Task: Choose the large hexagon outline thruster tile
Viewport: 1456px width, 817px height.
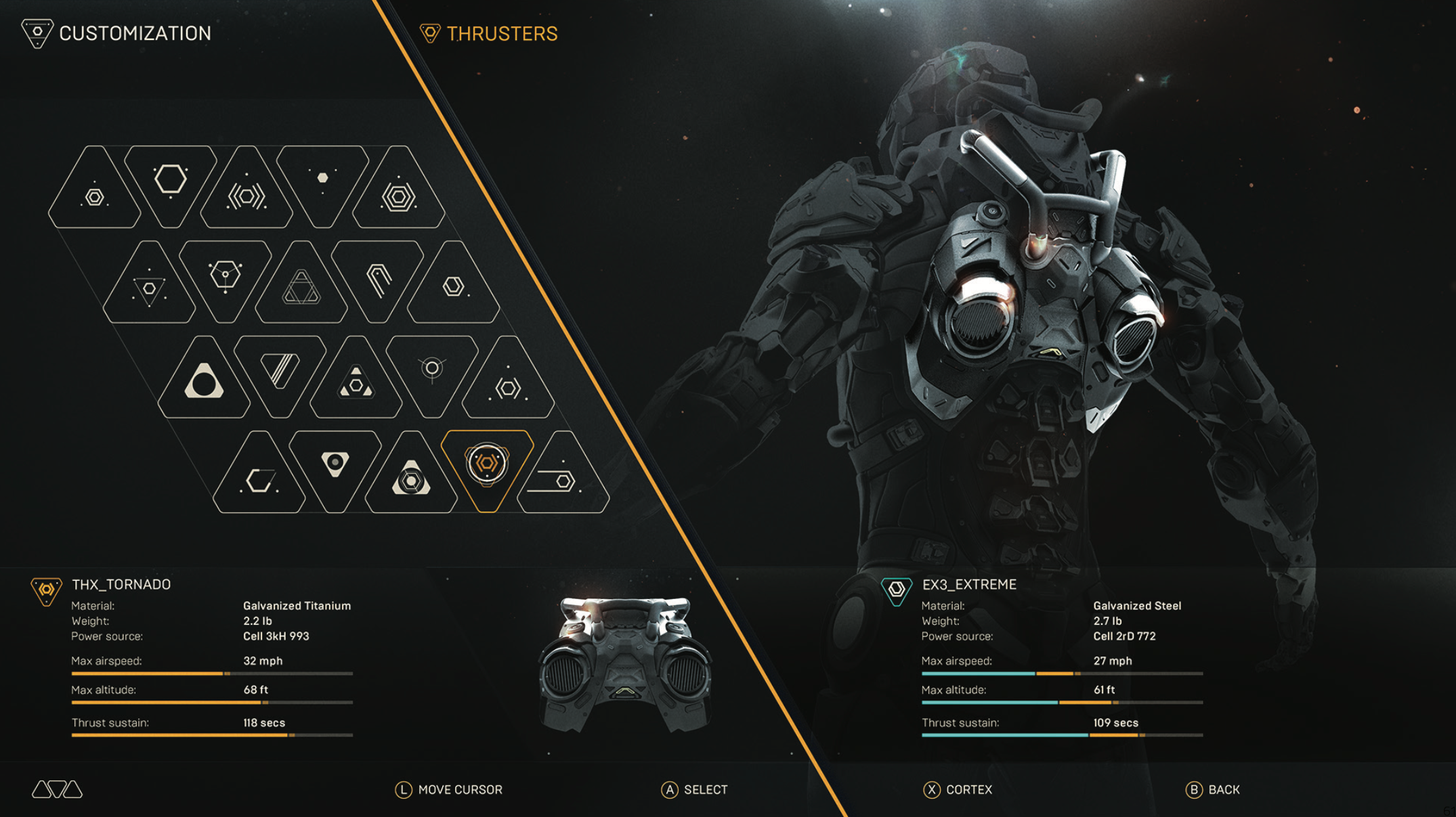Action: click(170, 181)
